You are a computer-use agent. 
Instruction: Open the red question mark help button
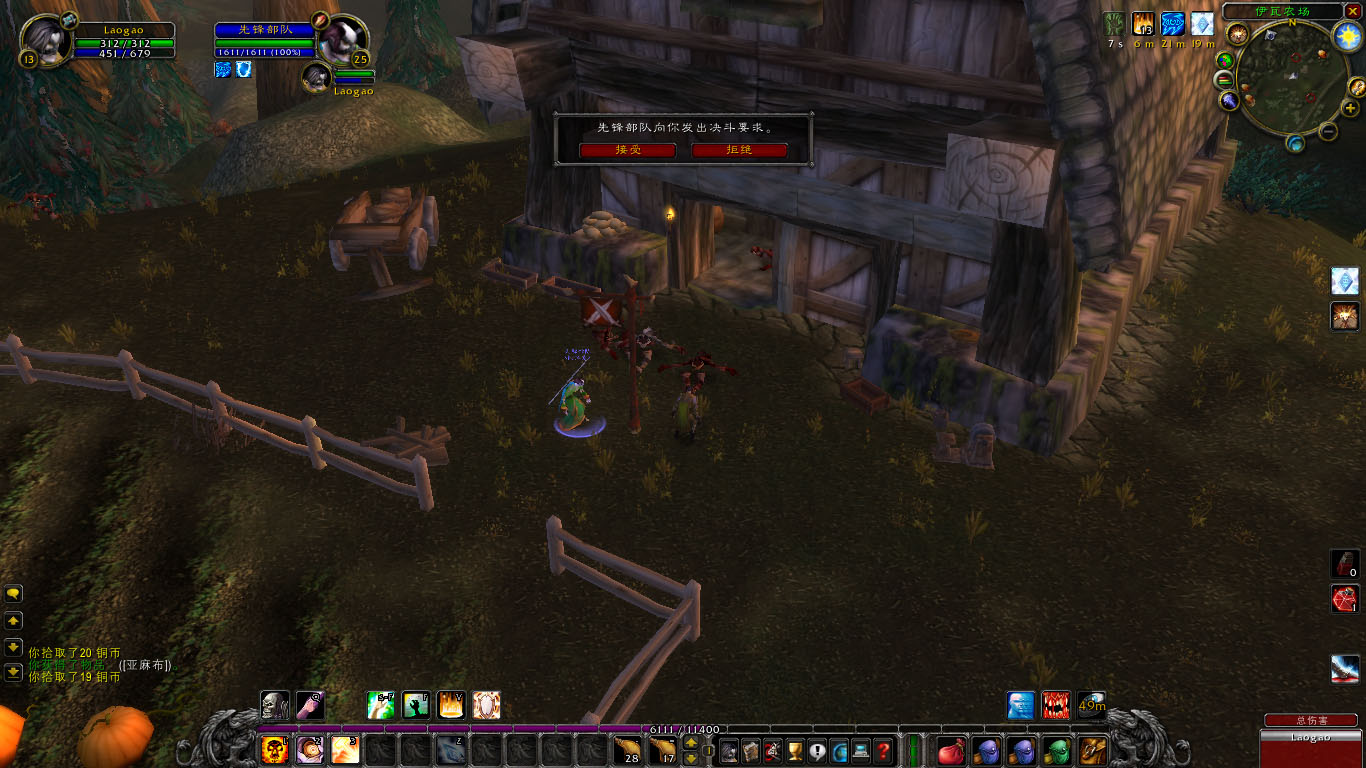[883, 750]
